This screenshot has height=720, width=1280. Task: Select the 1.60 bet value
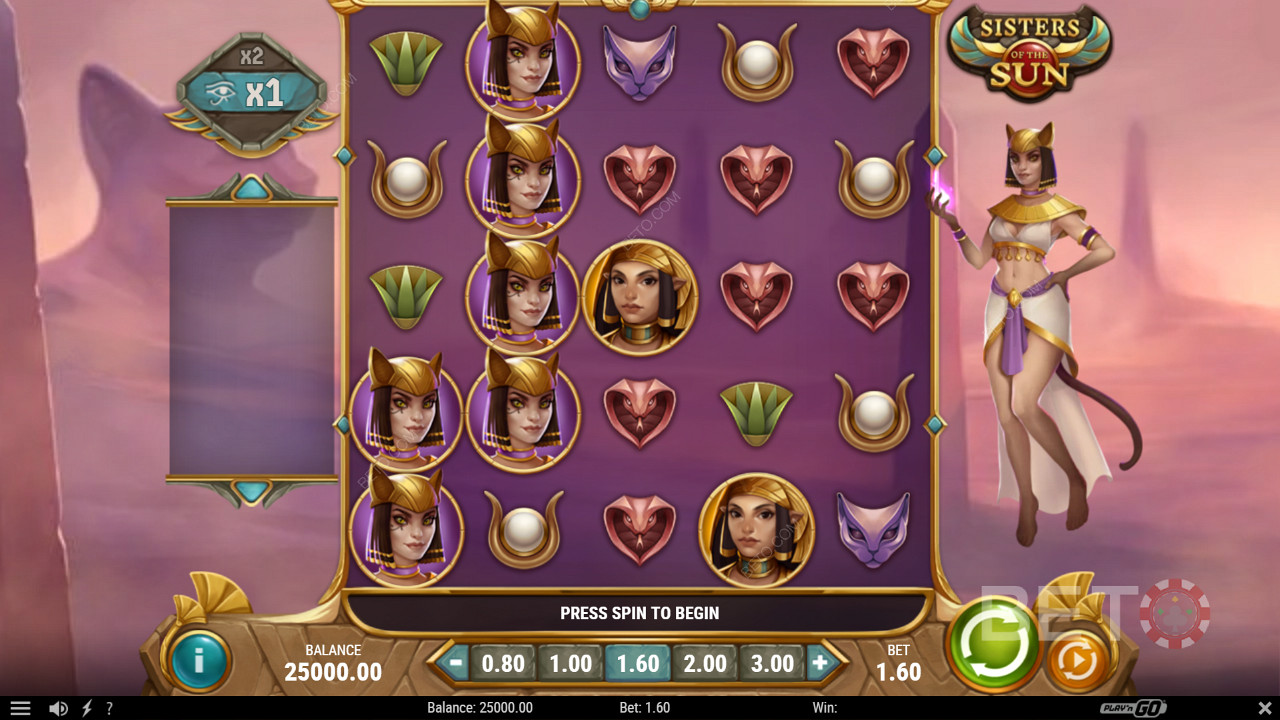(x=638, y=663)
